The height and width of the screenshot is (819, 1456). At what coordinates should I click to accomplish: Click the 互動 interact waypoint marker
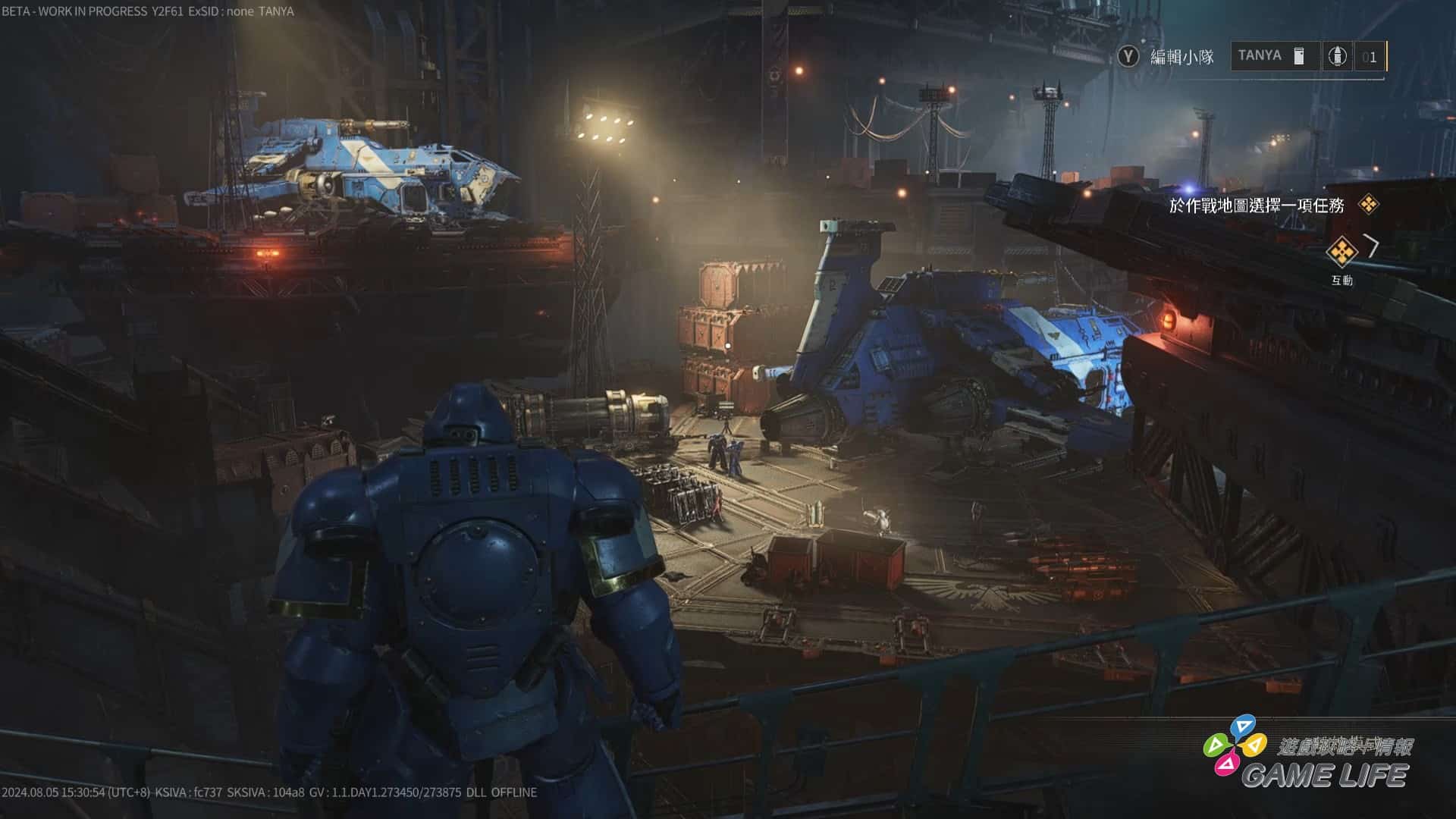pos(1341,253)
